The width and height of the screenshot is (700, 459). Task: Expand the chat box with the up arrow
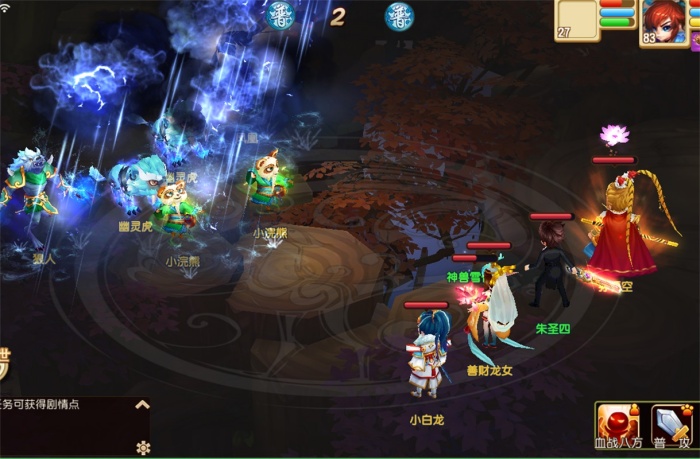142,405
